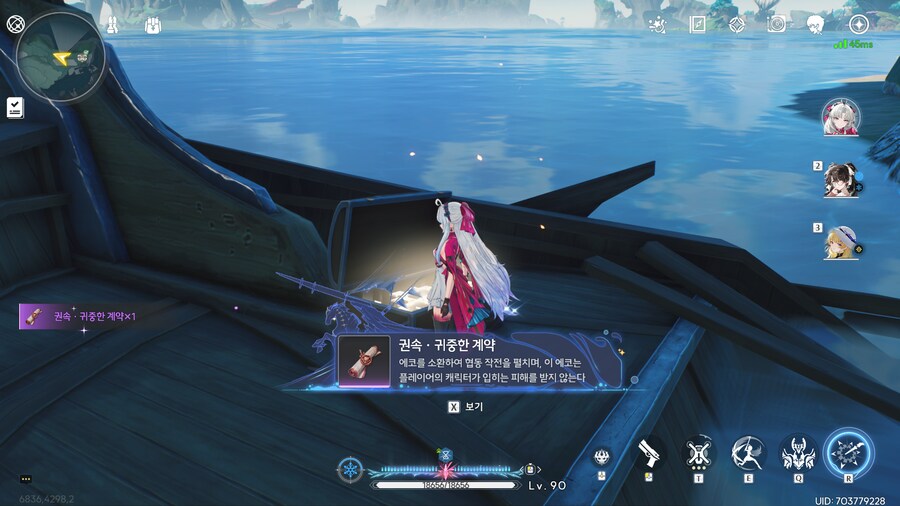
Task: Use the horned mask echo skill
Action: pos(797,454)
